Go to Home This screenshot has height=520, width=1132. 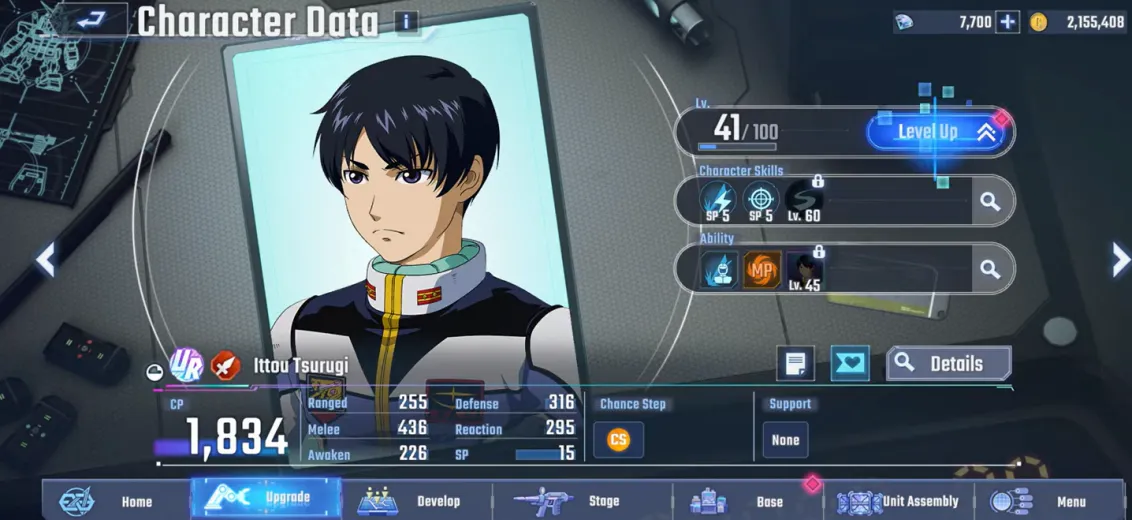point(115,501)
